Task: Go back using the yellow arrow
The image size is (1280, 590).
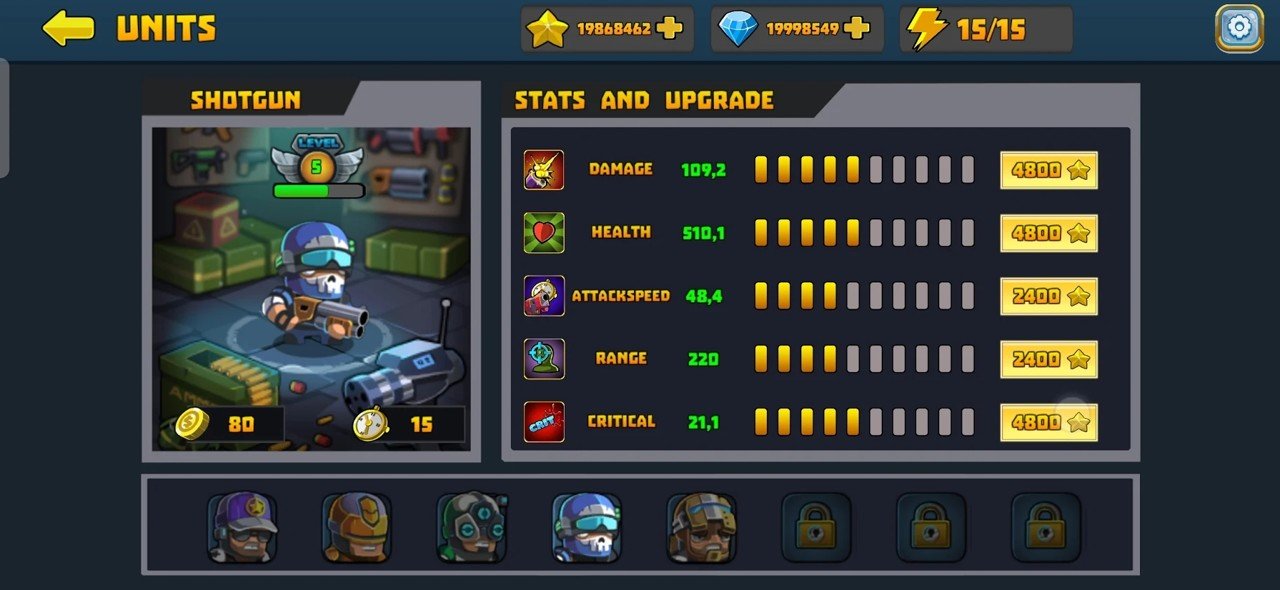Action: 68,28
